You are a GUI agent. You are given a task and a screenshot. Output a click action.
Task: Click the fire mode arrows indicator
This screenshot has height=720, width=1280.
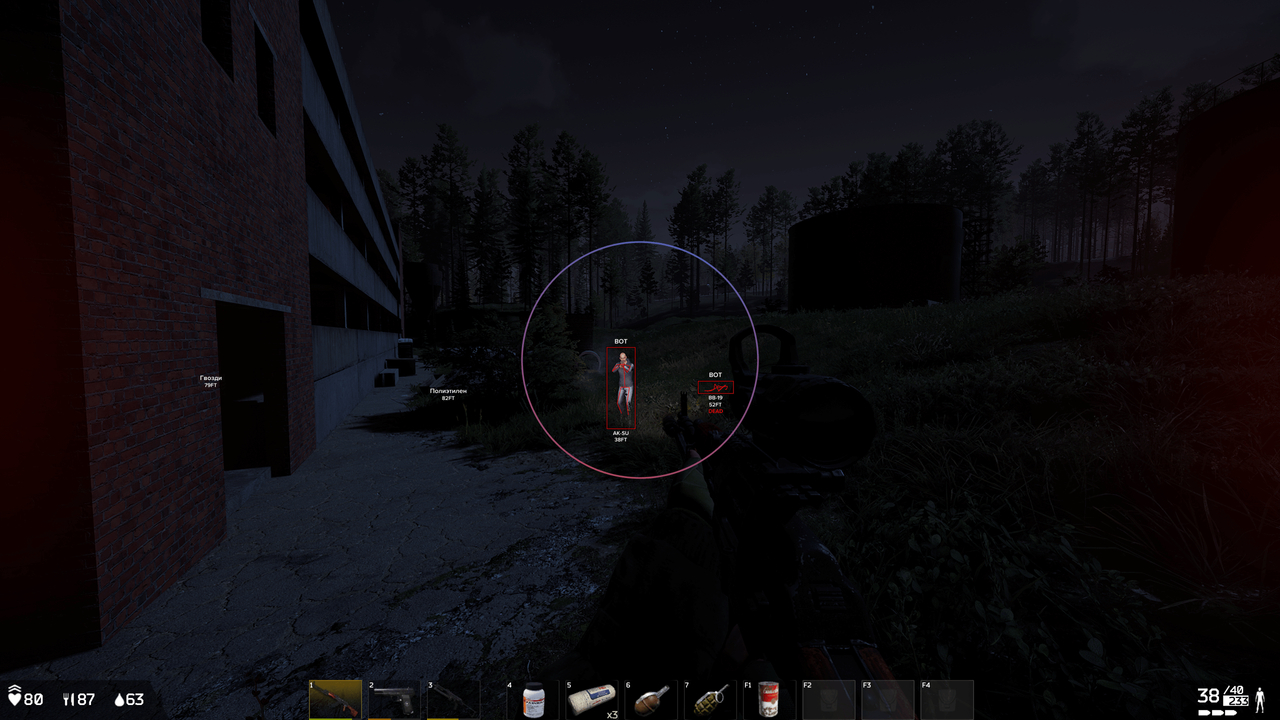1218,712
